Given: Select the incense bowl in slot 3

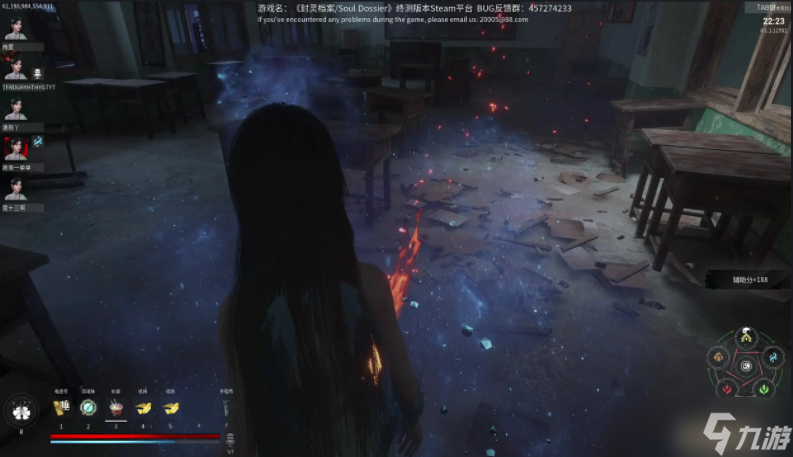Looking at the screenshot, I should (115, 407).
